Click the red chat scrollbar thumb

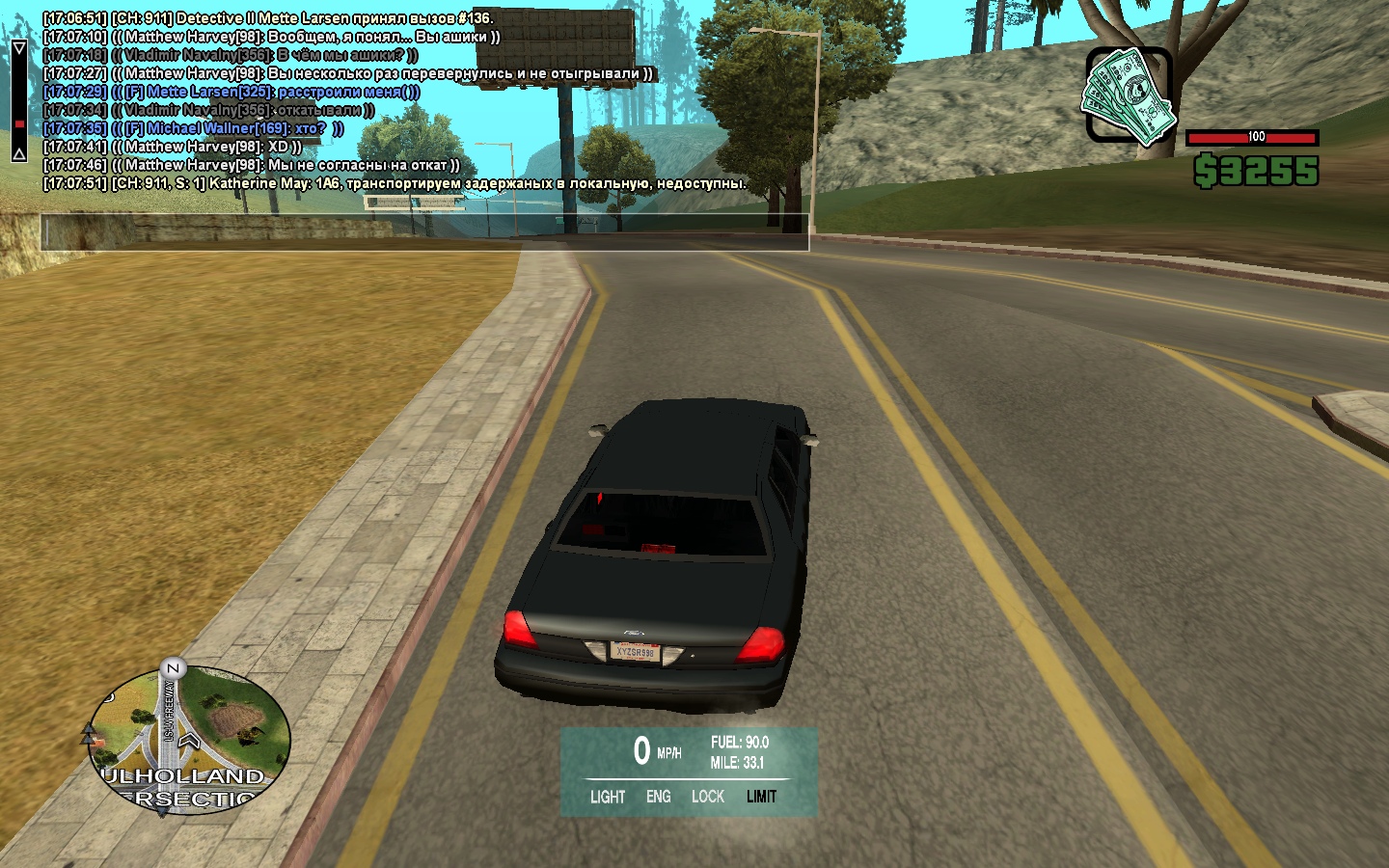(x=18, y=123)
